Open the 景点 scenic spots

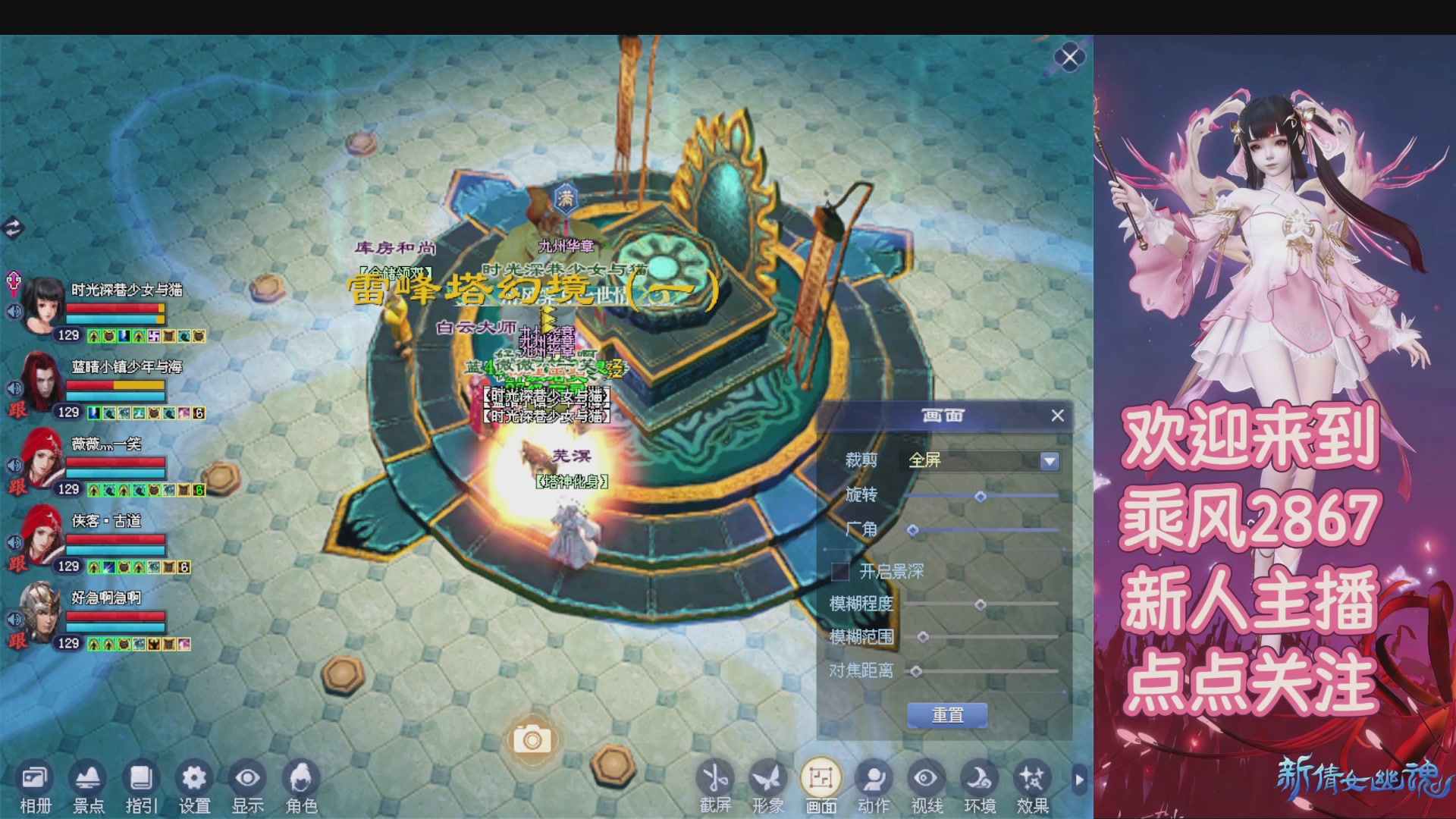pyautogui.click(x=88, y=787)
